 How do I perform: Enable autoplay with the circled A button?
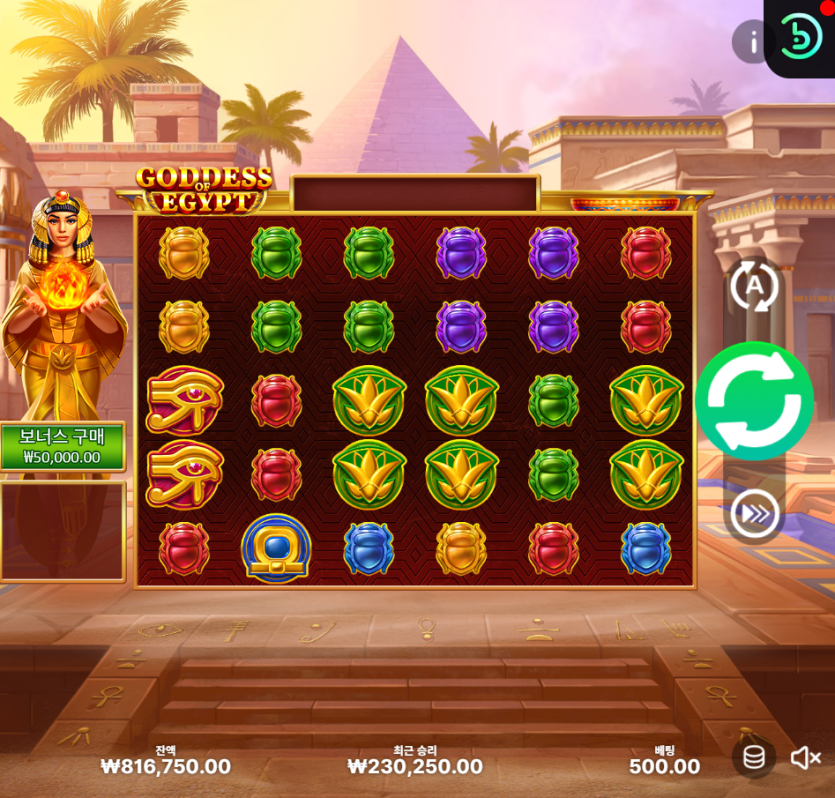pos(754,286)
